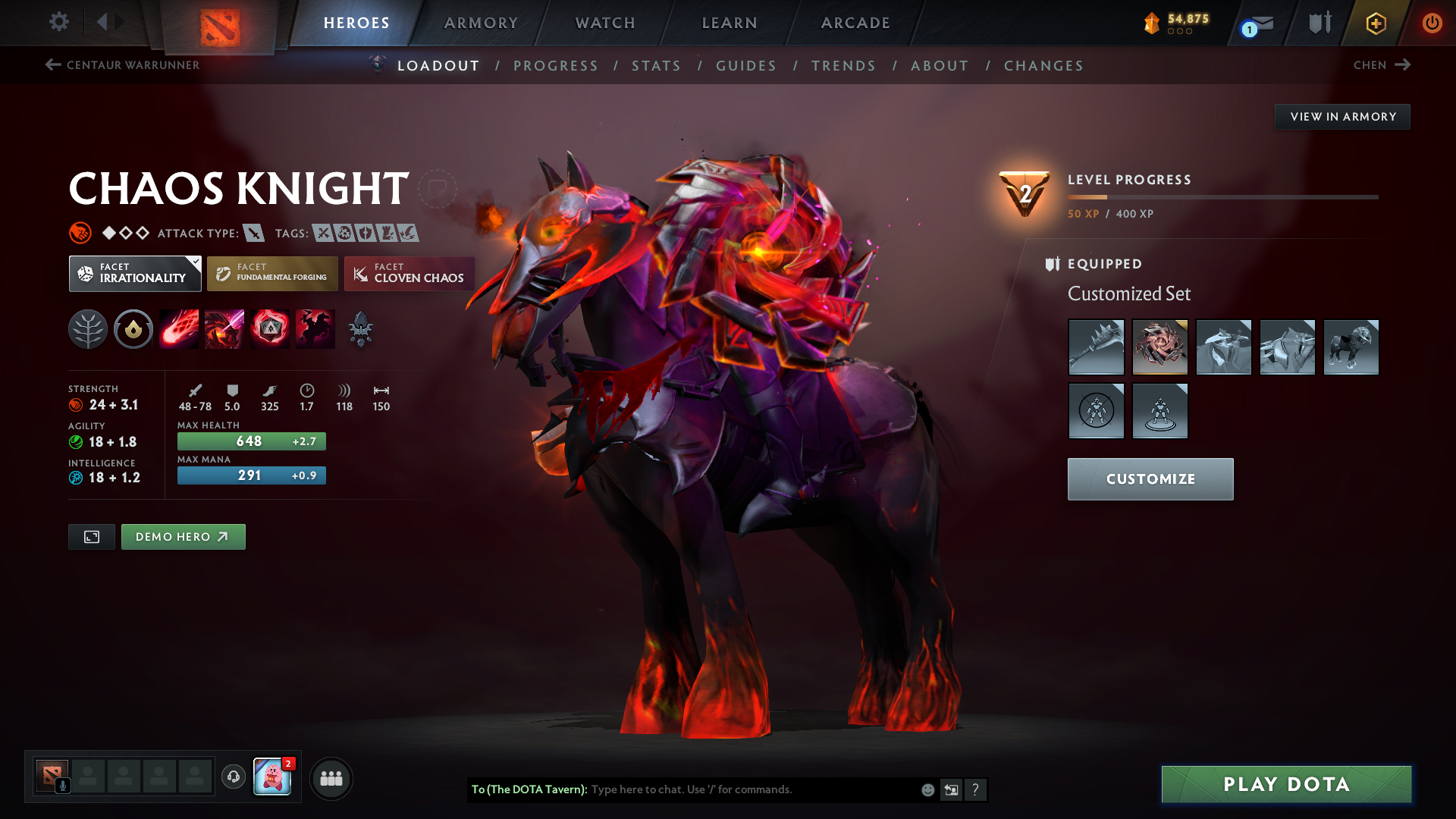
Task: Select the Fundamental Forging facet
Action: click(x=272, y=274)
